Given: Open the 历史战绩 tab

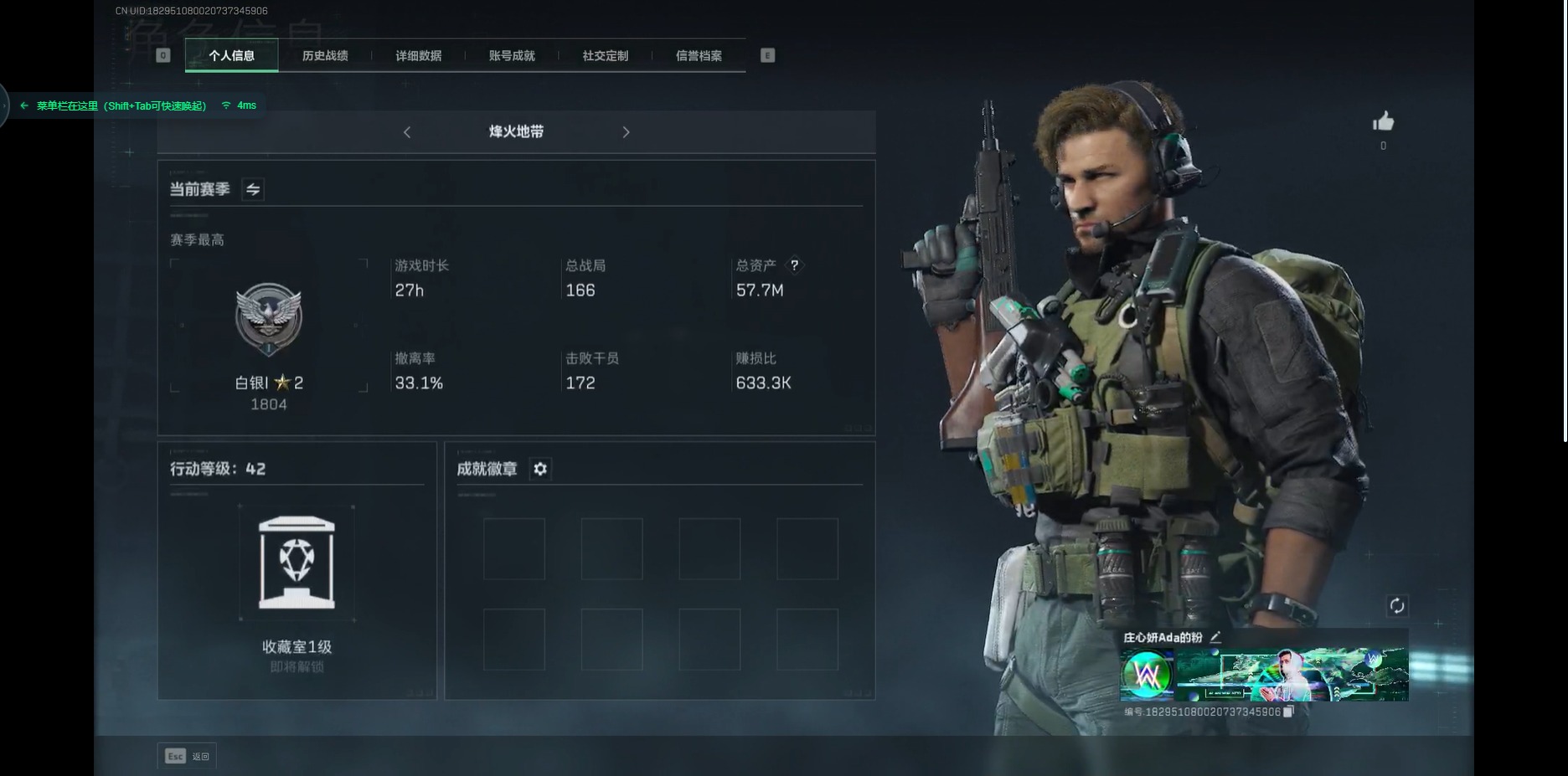Looking at the screenshot, I should click(x=325, y=56).
